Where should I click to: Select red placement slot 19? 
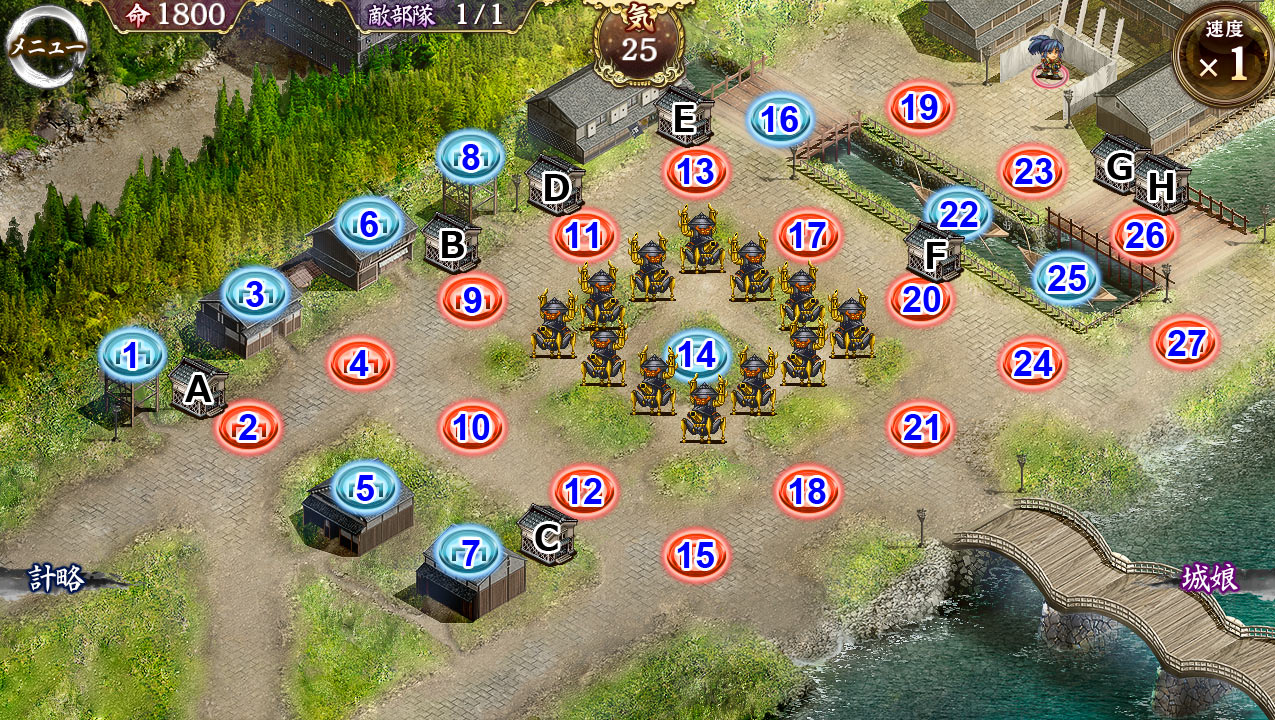click(x=920, y=107)
